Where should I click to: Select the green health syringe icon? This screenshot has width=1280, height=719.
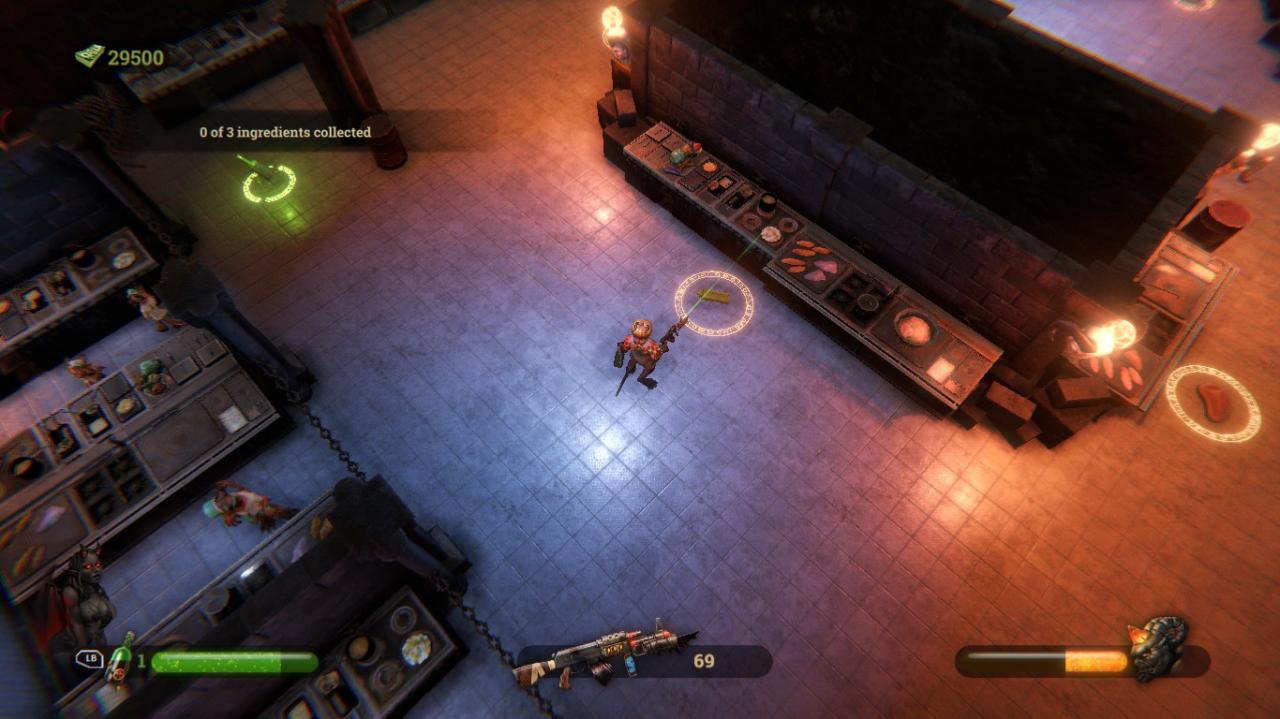[121, 657]
